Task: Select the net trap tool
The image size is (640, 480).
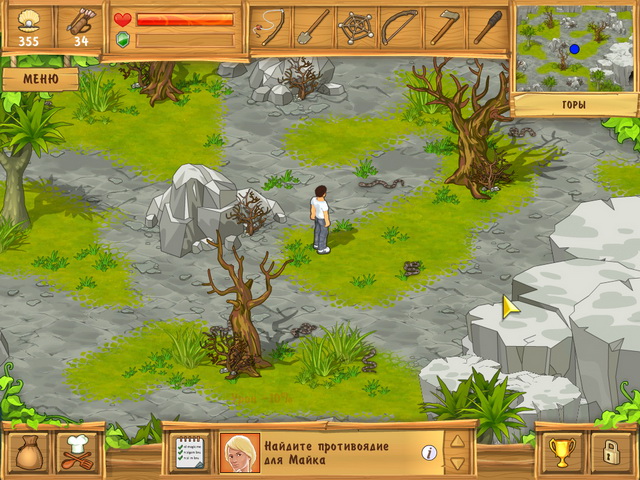Action: pos(357,27)
